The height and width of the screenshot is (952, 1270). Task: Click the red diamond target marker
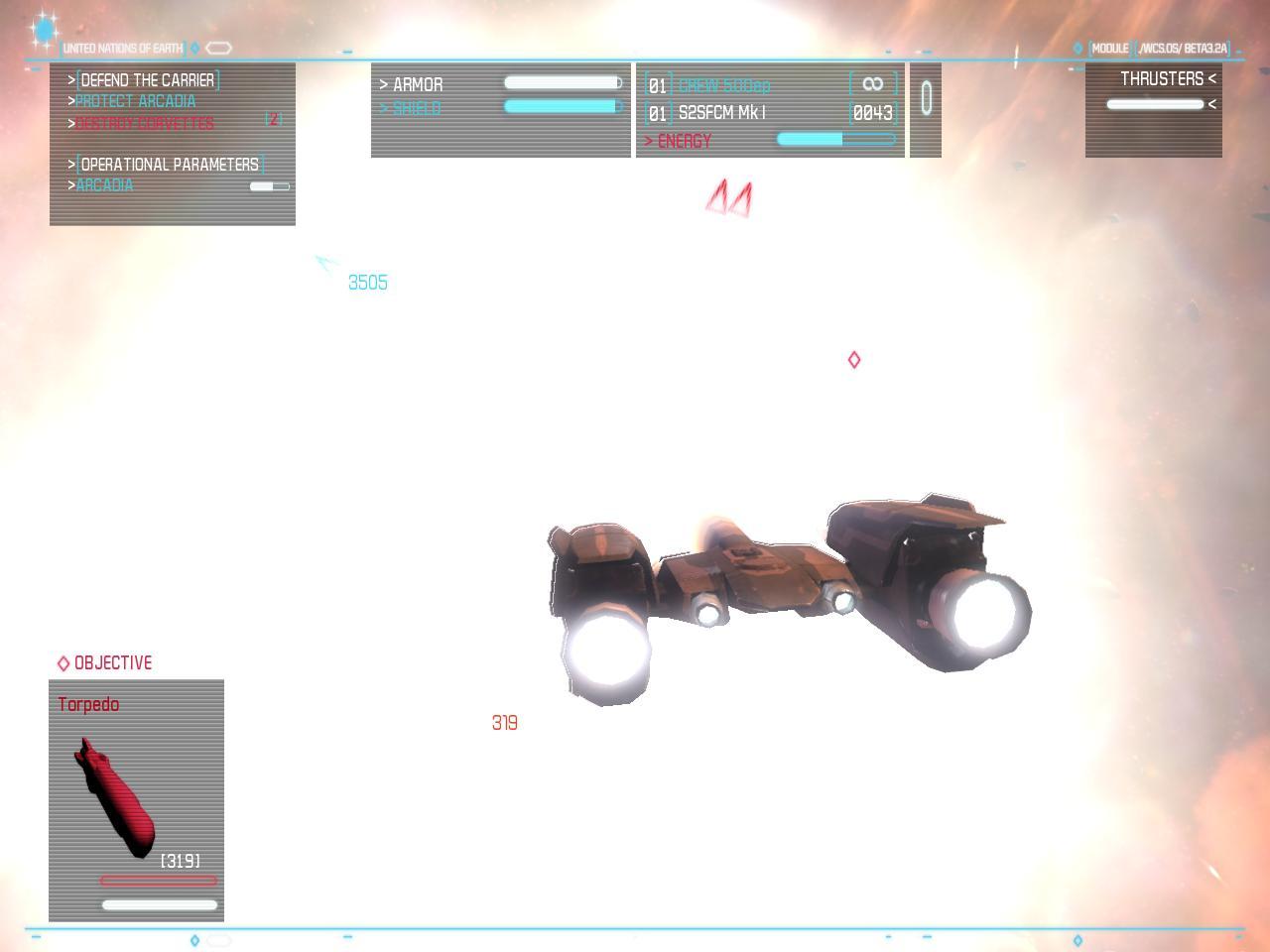(854, 360)
